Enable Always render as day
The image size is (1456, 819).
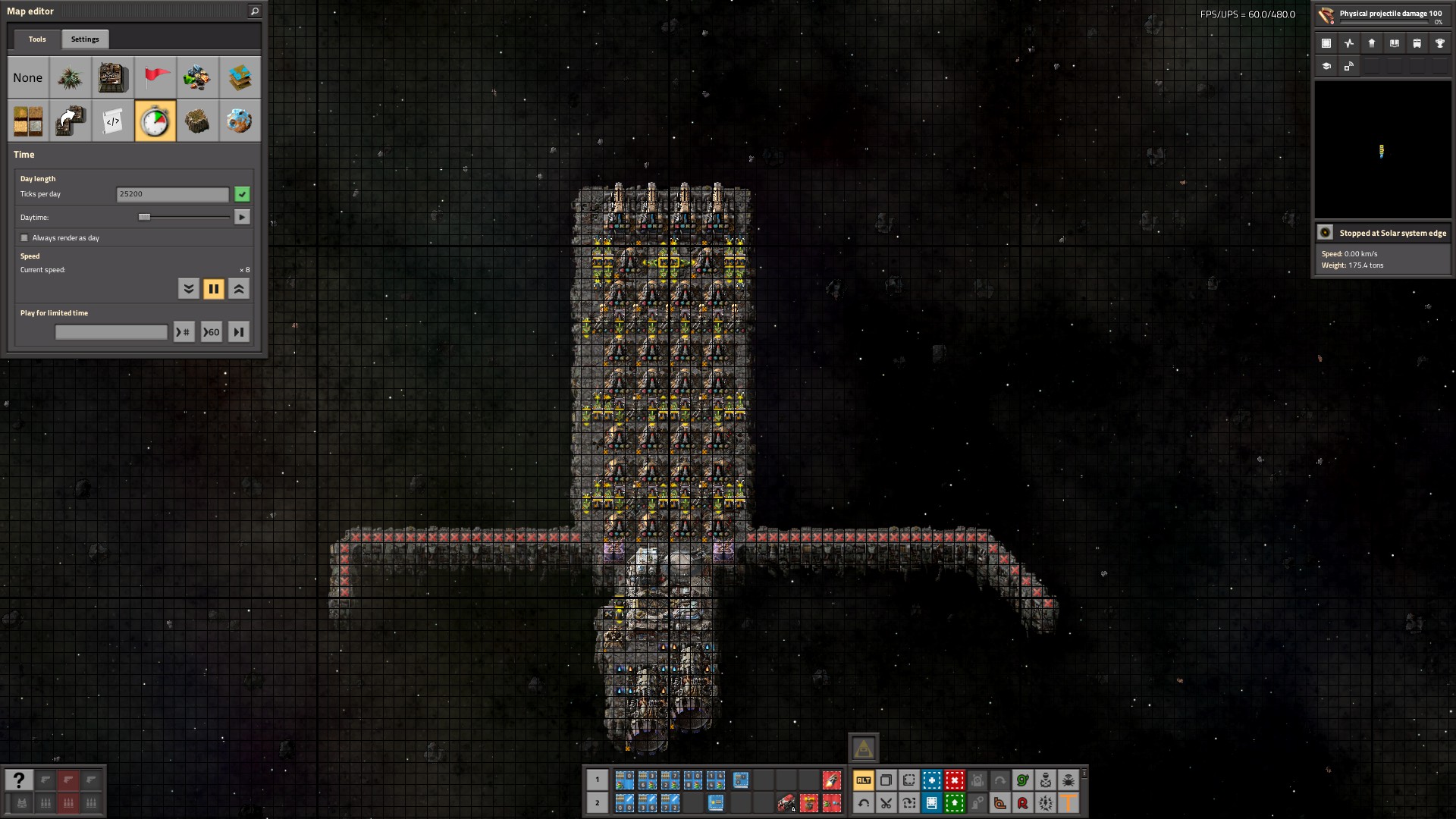tap(24, 238)
